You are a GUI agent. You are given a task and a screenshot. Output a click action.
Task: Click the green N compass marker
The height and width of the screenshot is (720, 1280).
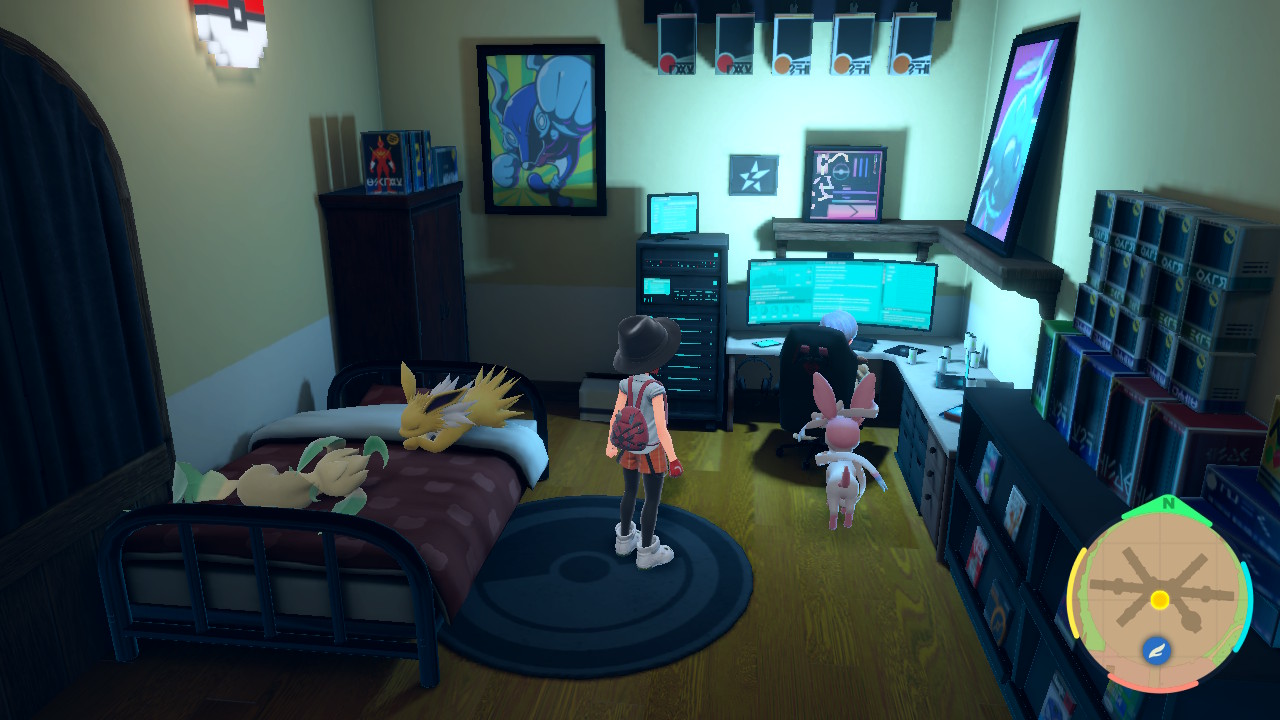click(x=1165, y=504)
